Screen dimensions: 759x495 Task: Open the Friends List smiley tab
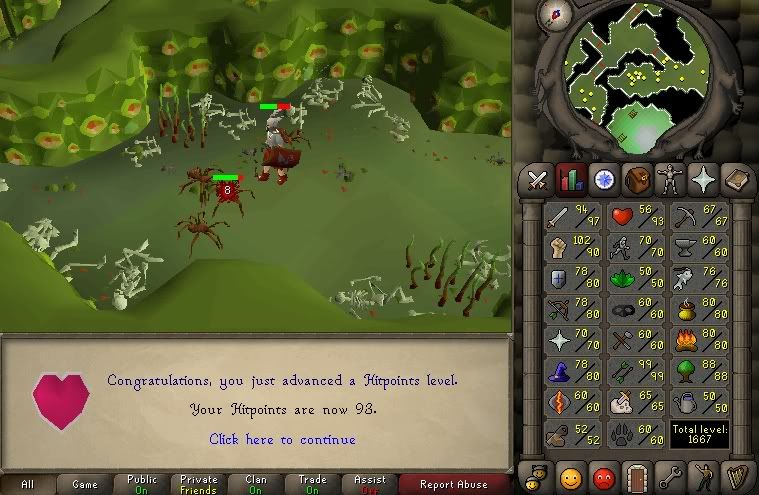pos(570,475)
